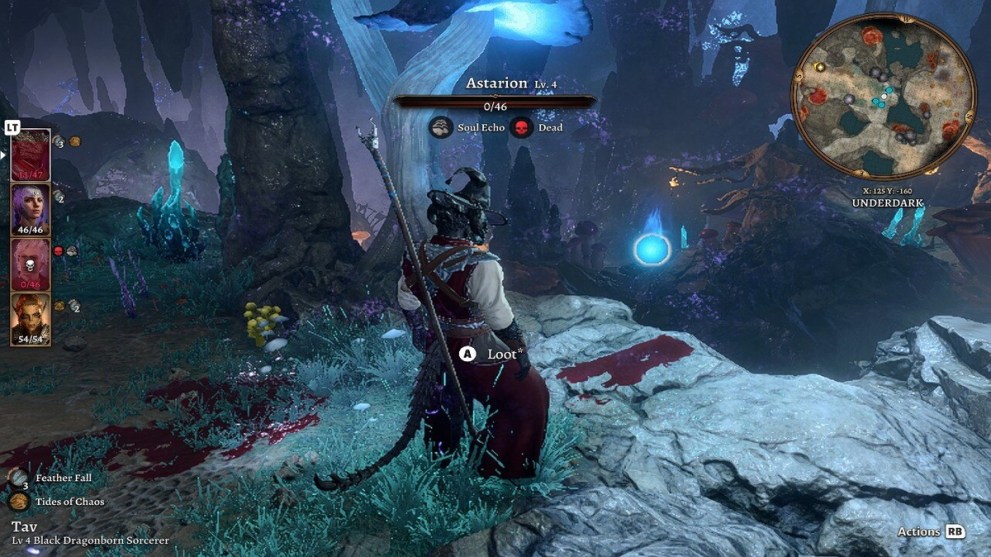The width and height of the screenshot is (991, 557).
Task: Click the Feather Fall status icon
Action: point(17,478)
